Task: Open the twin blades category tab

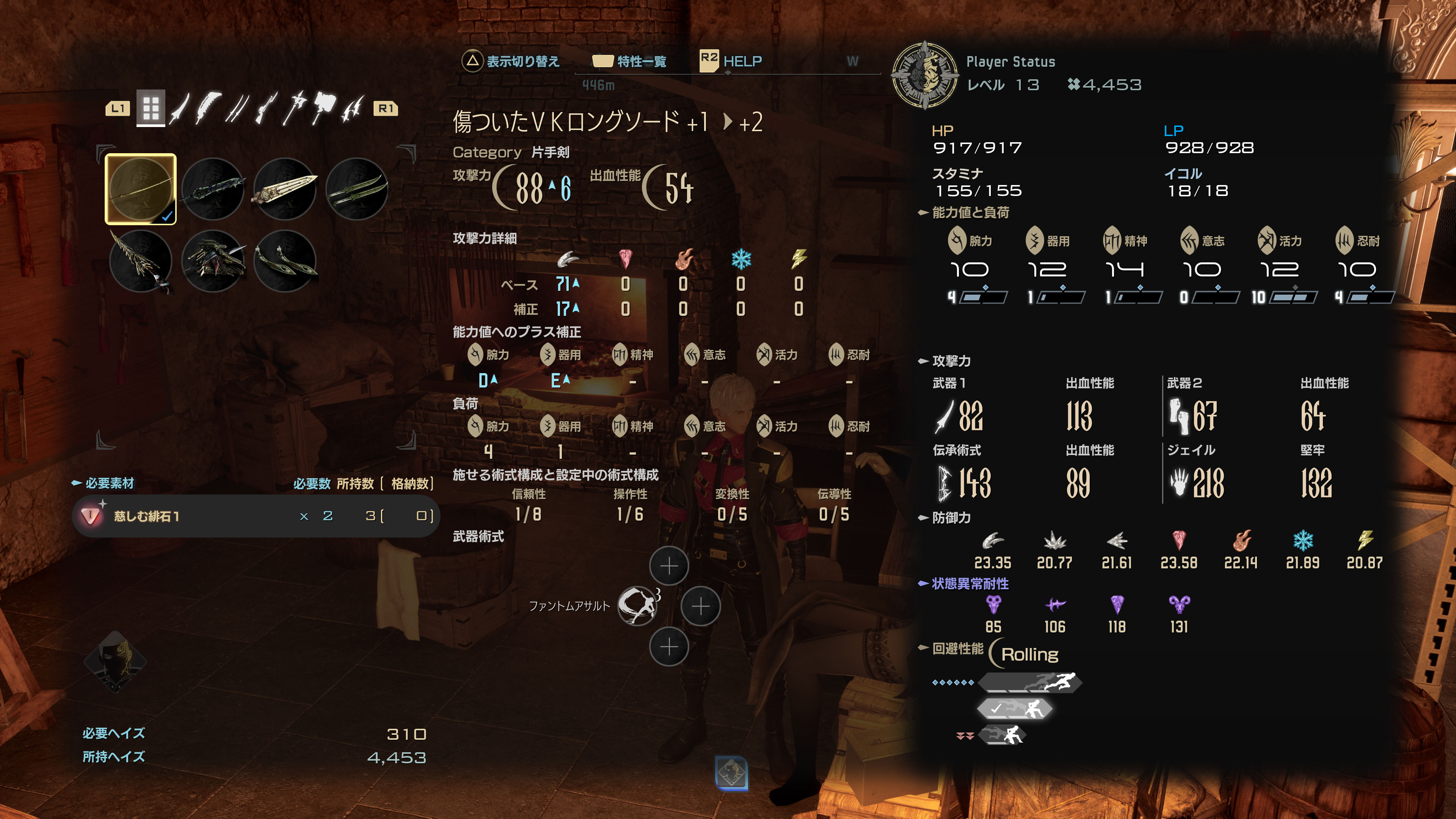Action: 237,108
